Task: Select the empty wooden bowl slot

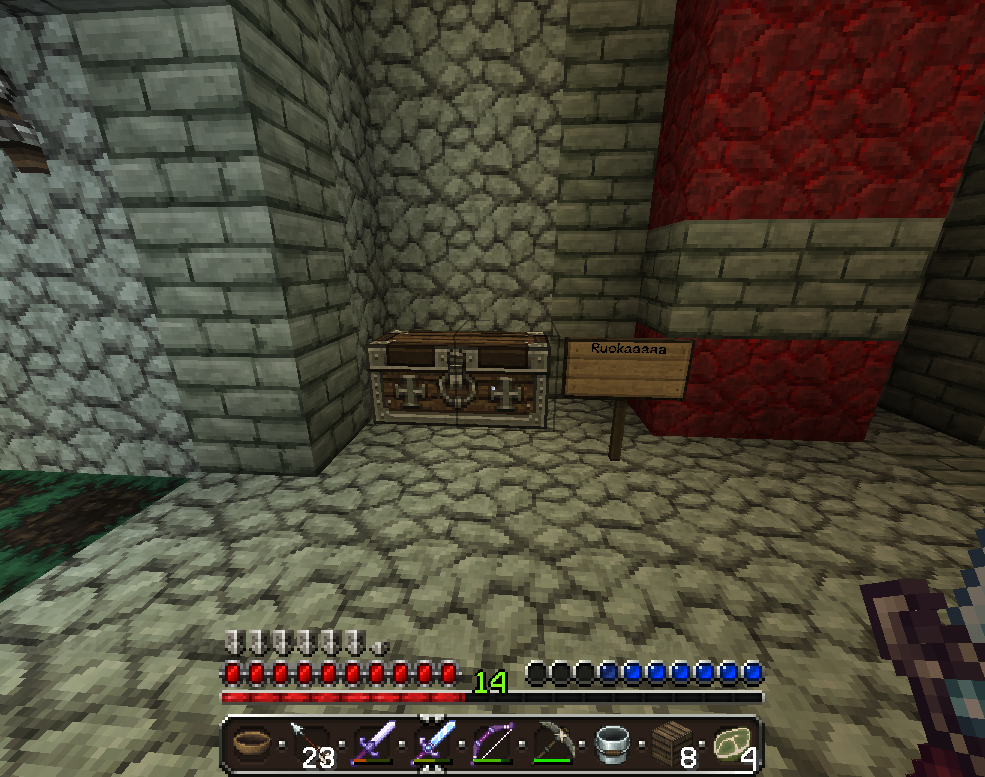Action: pyautogui.click(x=249, y=744)
